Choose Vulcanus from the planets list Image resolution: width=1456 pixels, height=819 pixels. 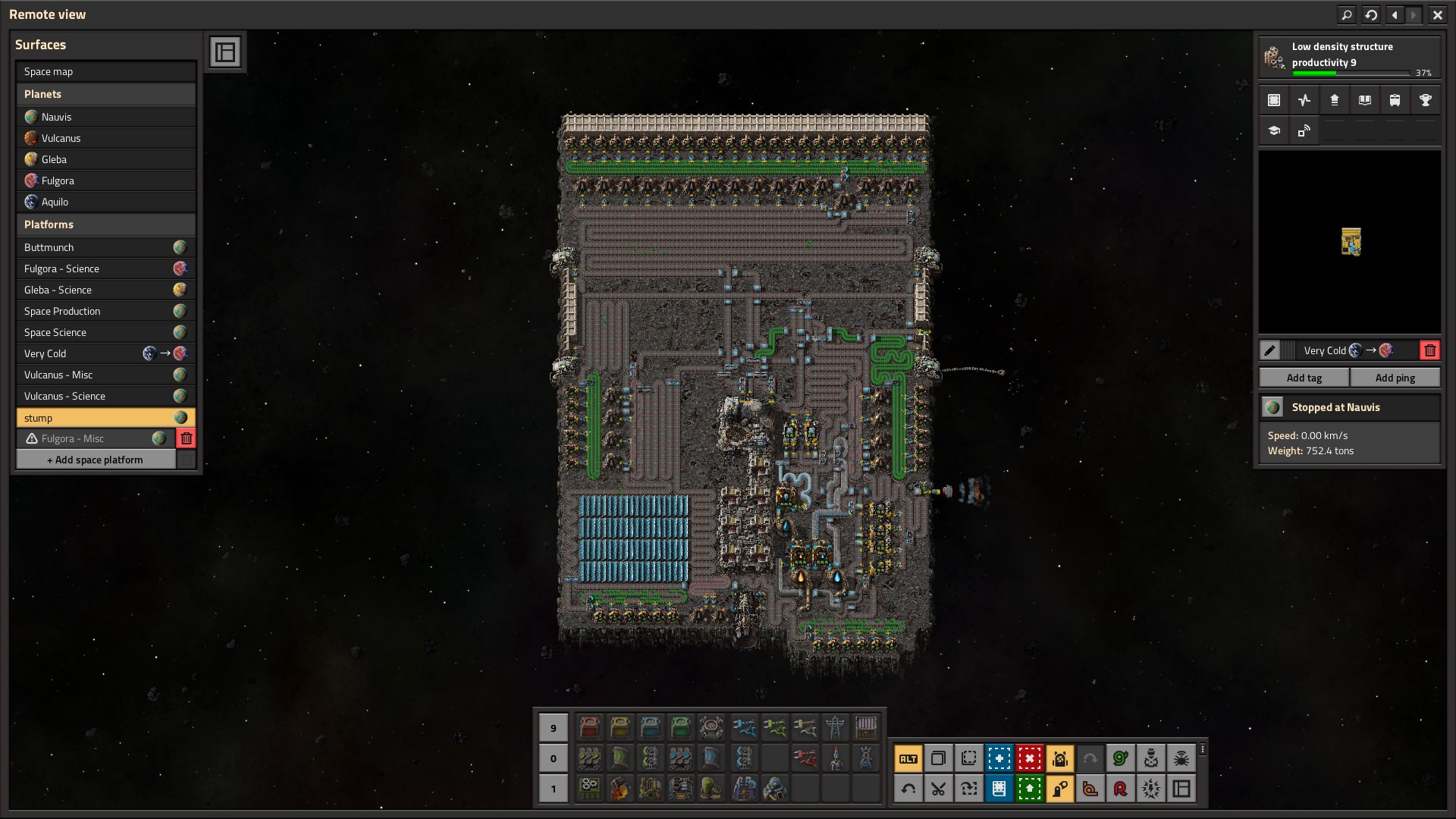(105, 138)
